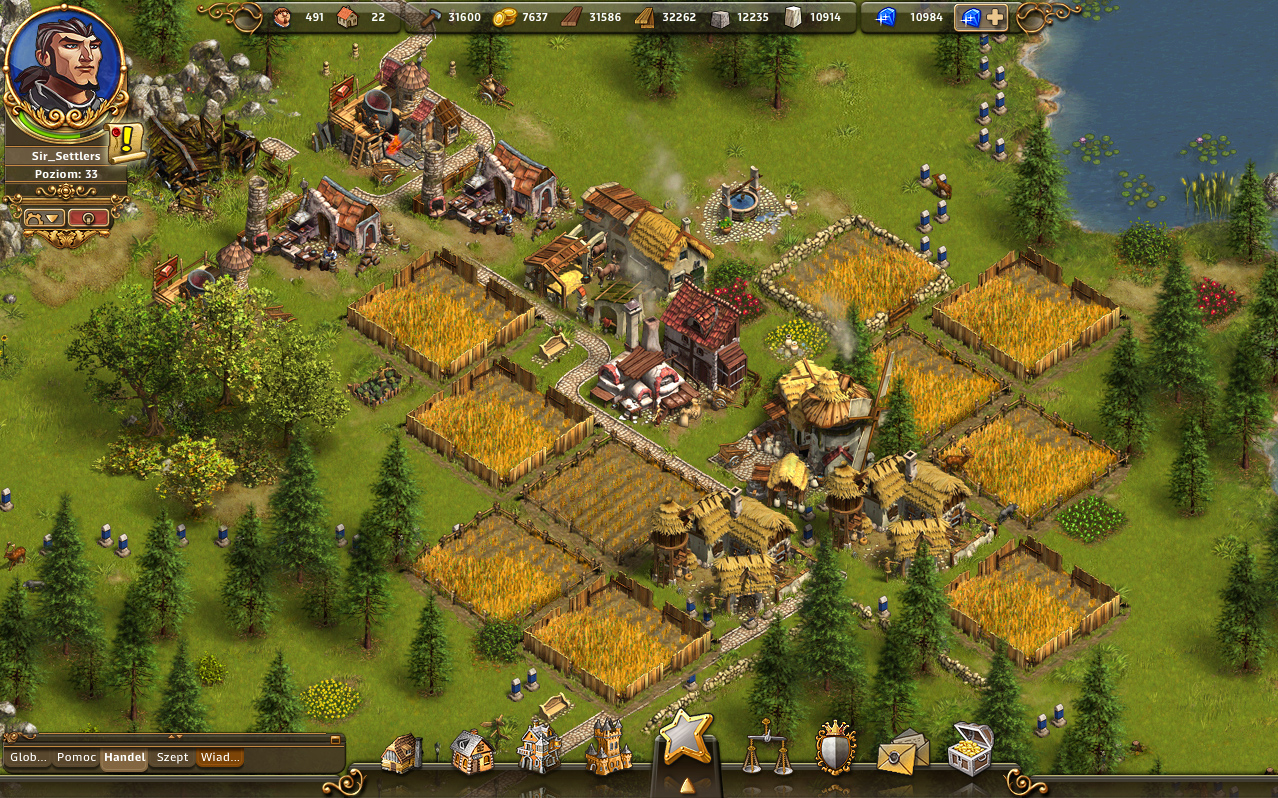Open the small wooden hut build menu
This screenshot has height=798, width=1278.
tap(402, 753)
